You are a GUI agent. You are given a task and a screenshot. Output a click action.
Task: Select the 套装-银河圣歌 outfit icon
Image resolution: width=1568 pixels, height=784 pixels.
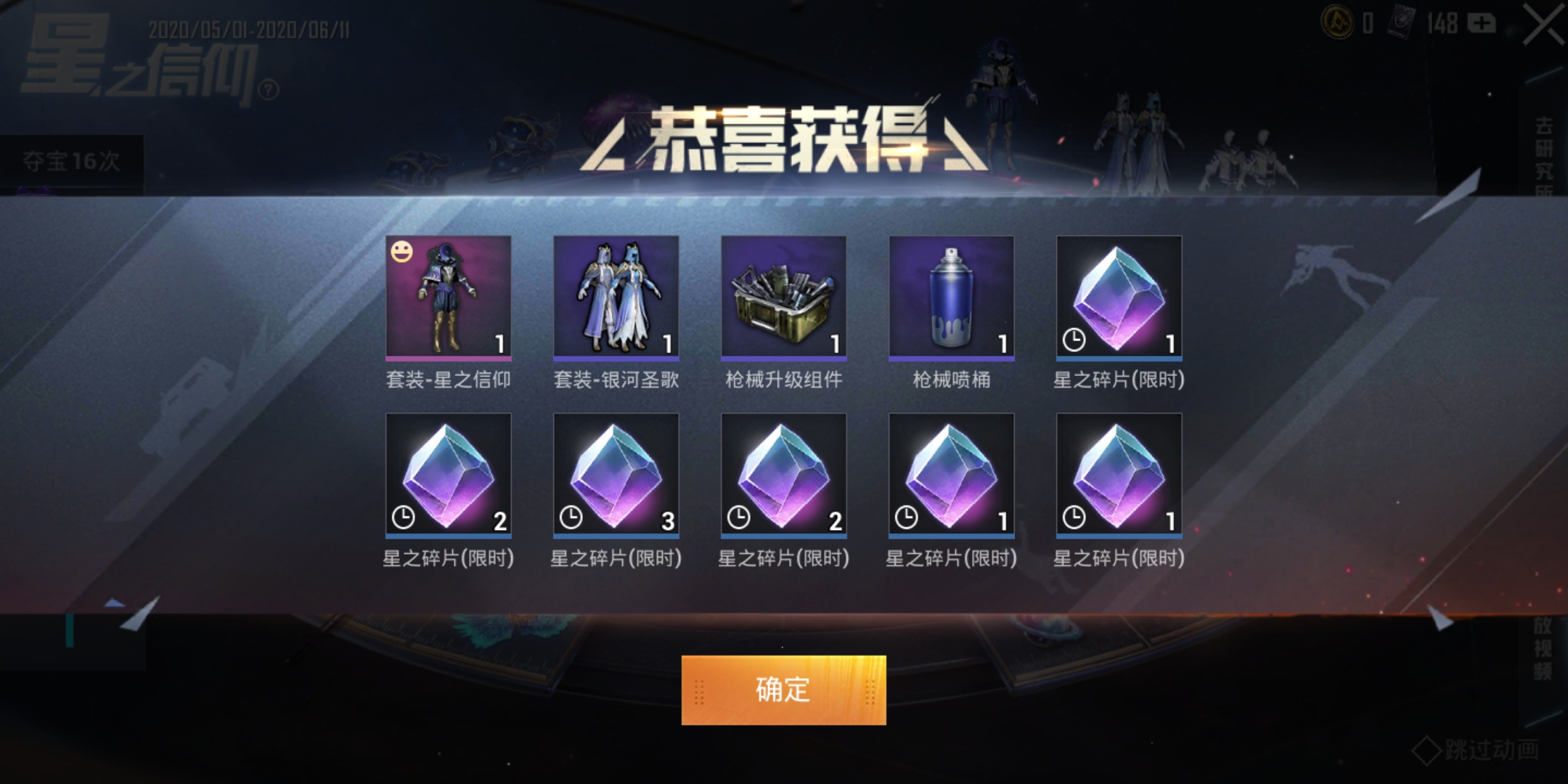coord(615,298)
